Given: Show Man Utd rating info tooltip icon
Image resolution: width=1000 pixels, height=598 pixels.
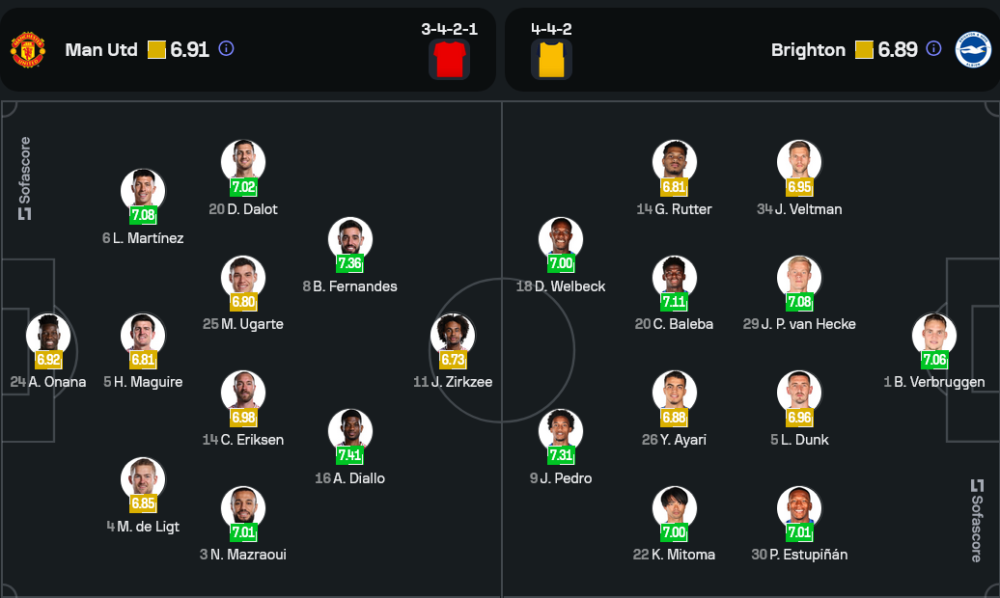Looking at the screenshot, I should tap(226, 49).
